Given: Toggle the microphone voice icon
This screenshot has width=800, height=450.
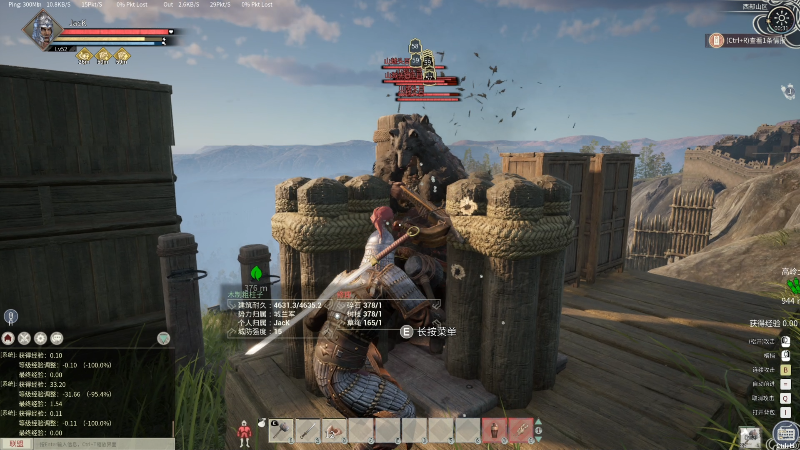Looking at the screenshot, I should [10, 316].
